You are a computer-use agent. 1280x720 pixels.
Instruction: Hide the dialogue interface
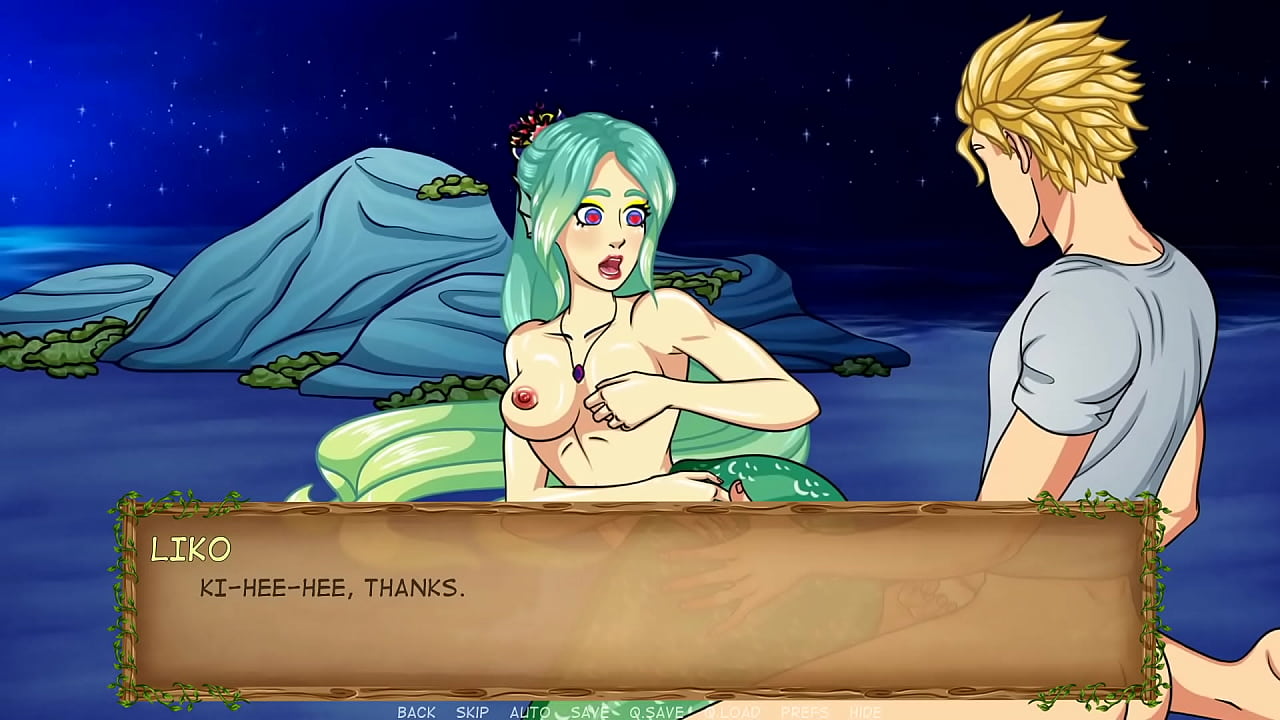tap(865, 712)
